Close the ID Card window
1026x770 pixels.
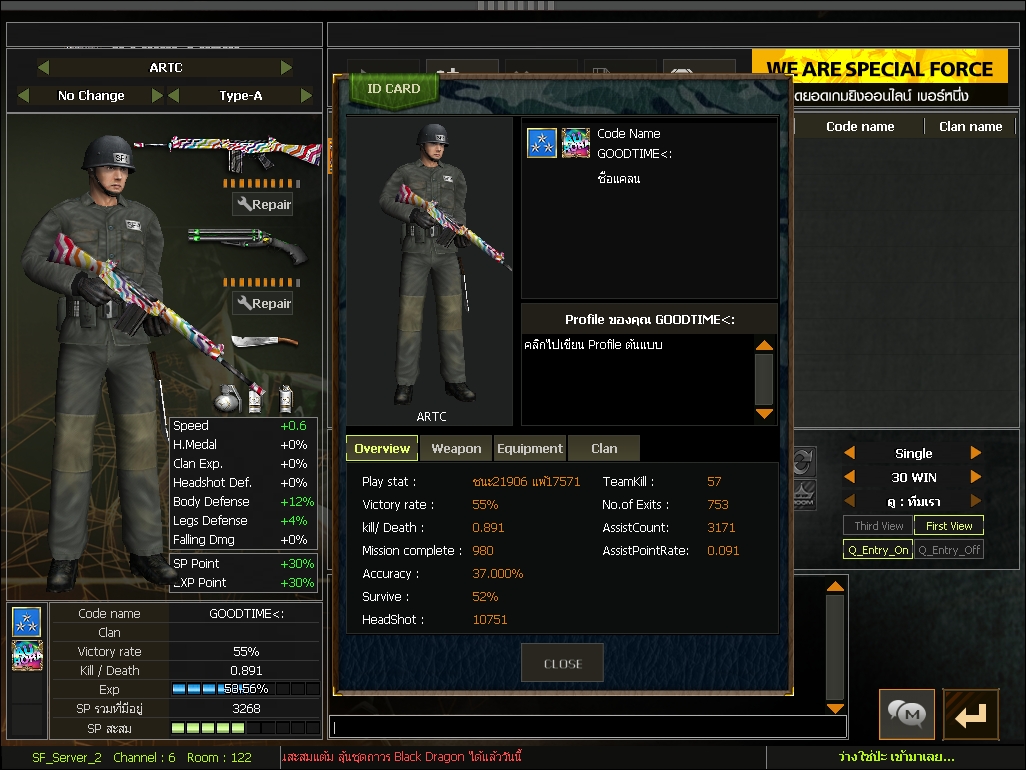[x=562, y=663]
